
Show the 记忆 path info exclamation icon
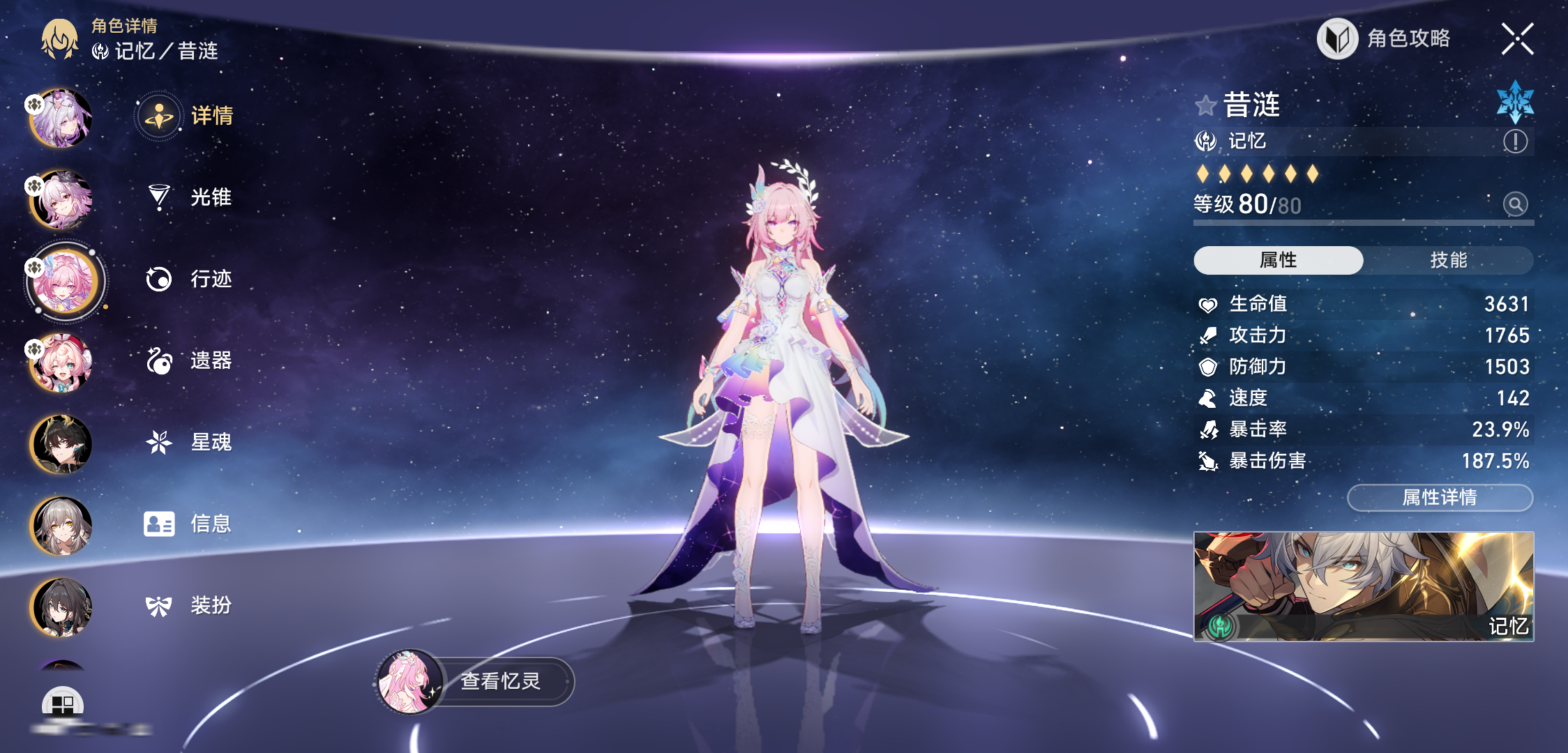tap(1515, 142)
